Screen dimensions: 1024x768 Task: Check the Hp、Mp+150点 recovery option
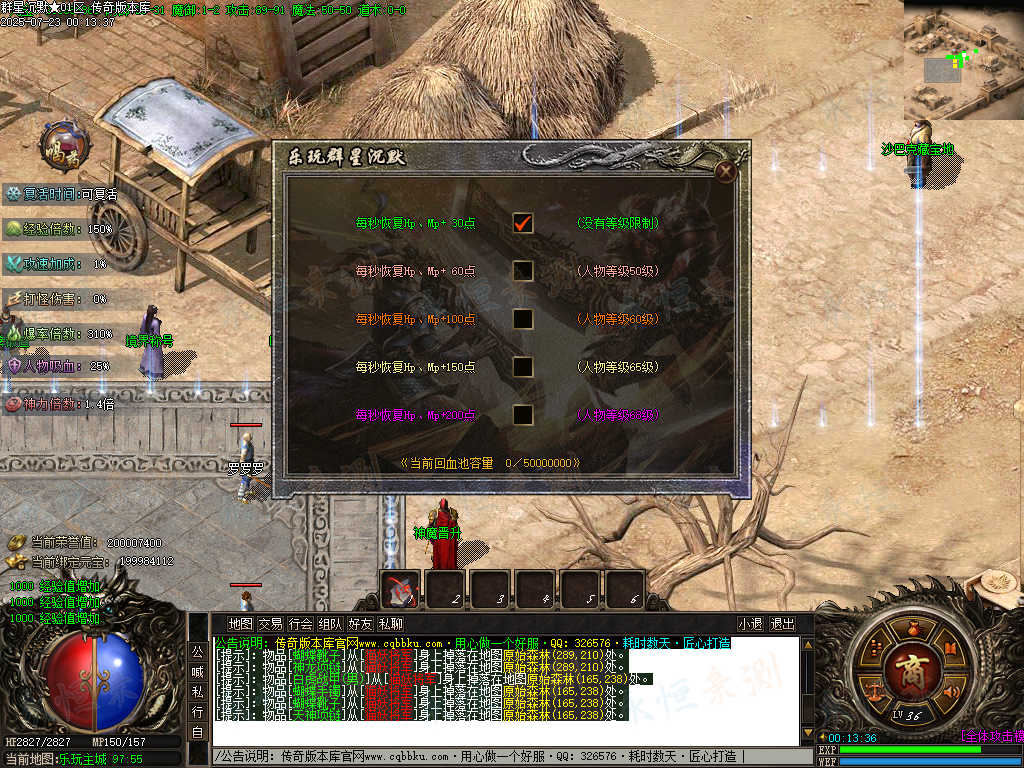pyautogui.click(x=522, y=367)
